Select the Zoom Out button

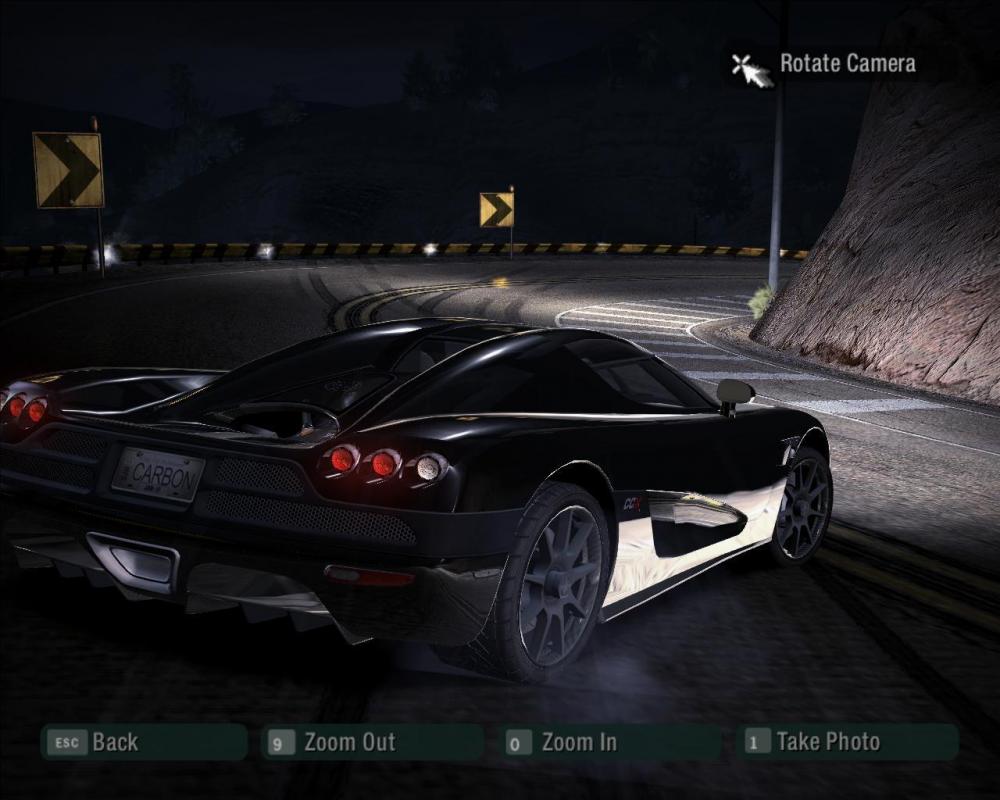[x=372, y=742]
